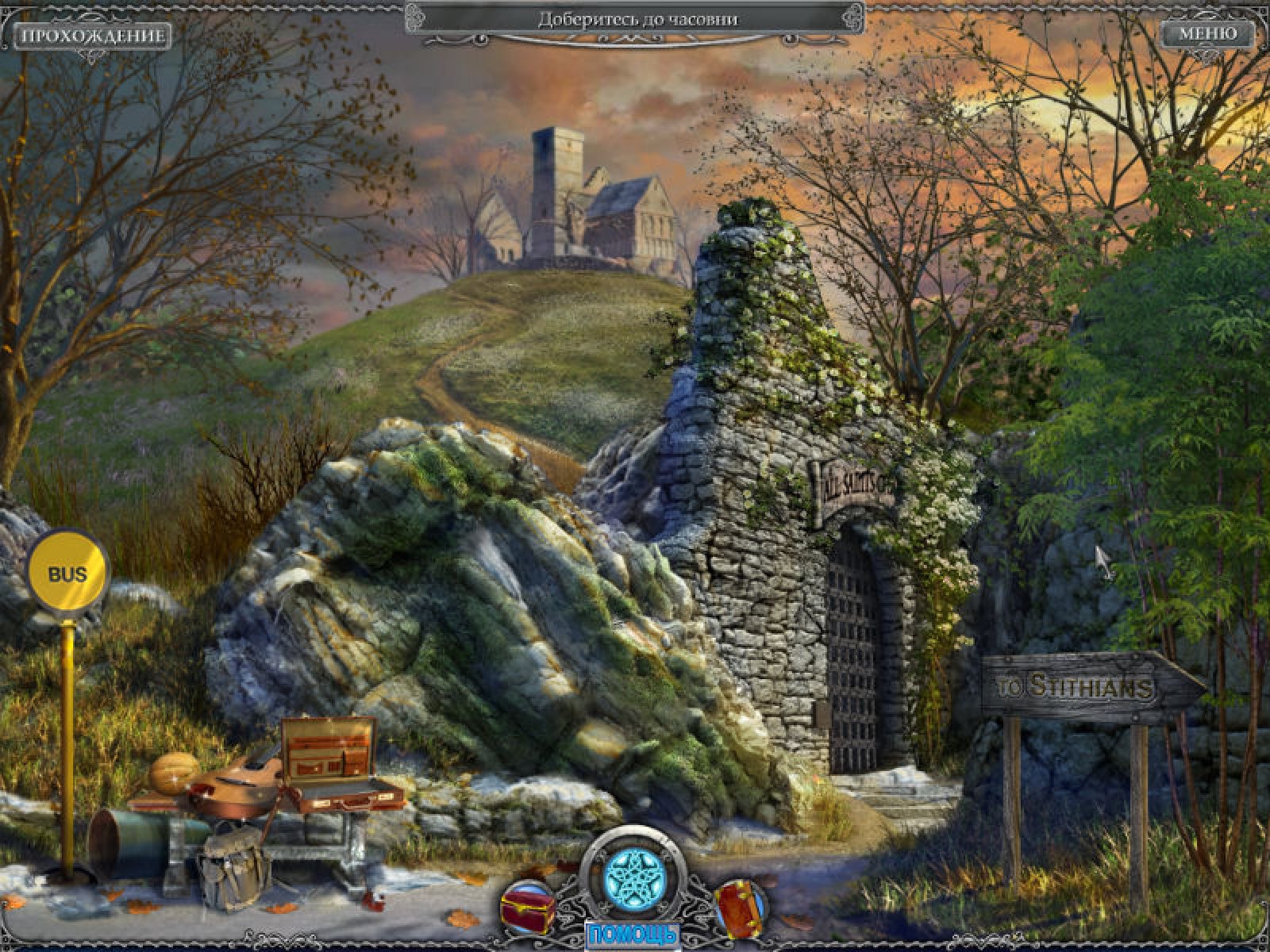Click the ПОМОЩЬ help label
Image resolution: width=1270 pixels, height=952 pixels.
632,935
